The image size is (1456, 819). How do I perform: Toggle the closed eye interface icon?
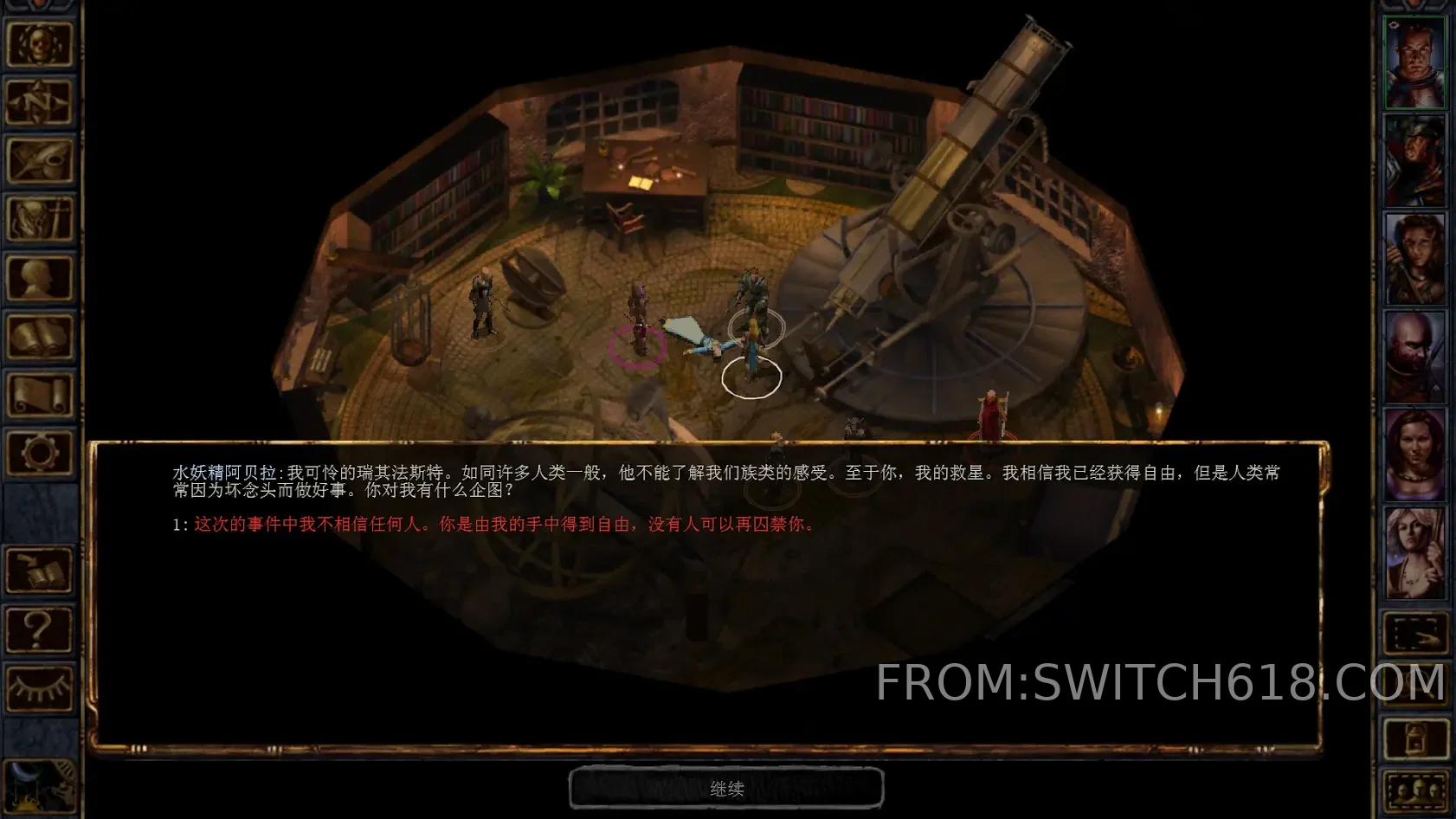click(39, 687)
